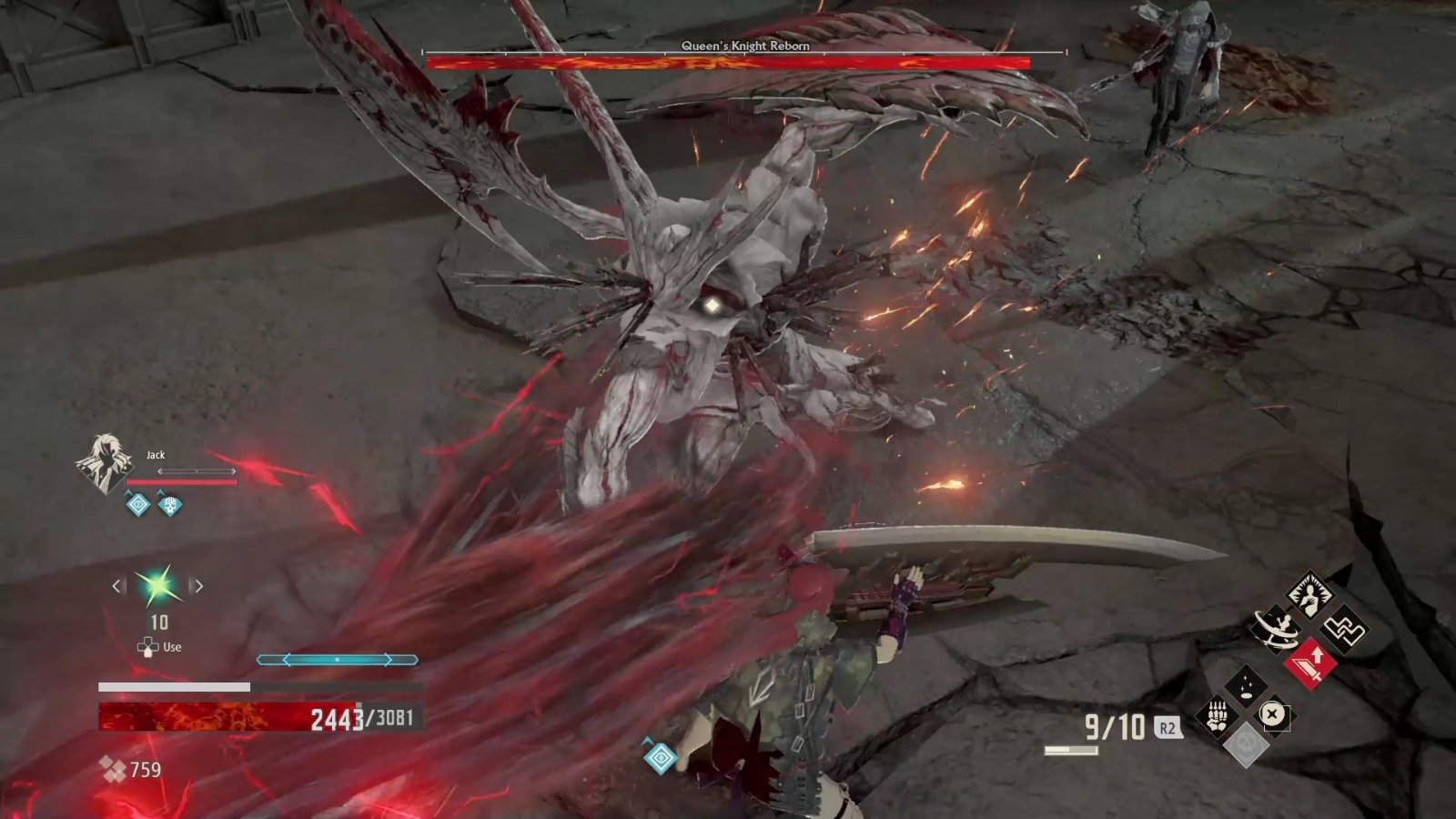Use the skeletal claw gift icon
The image size is (1456, 819).
[1217, 714]
